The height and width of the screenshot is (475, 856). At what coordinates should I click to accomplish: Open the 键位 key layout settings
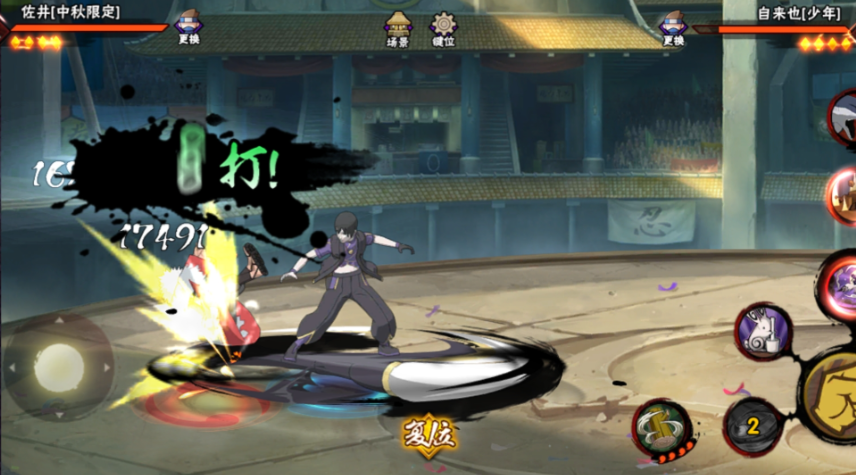[443, 29]
